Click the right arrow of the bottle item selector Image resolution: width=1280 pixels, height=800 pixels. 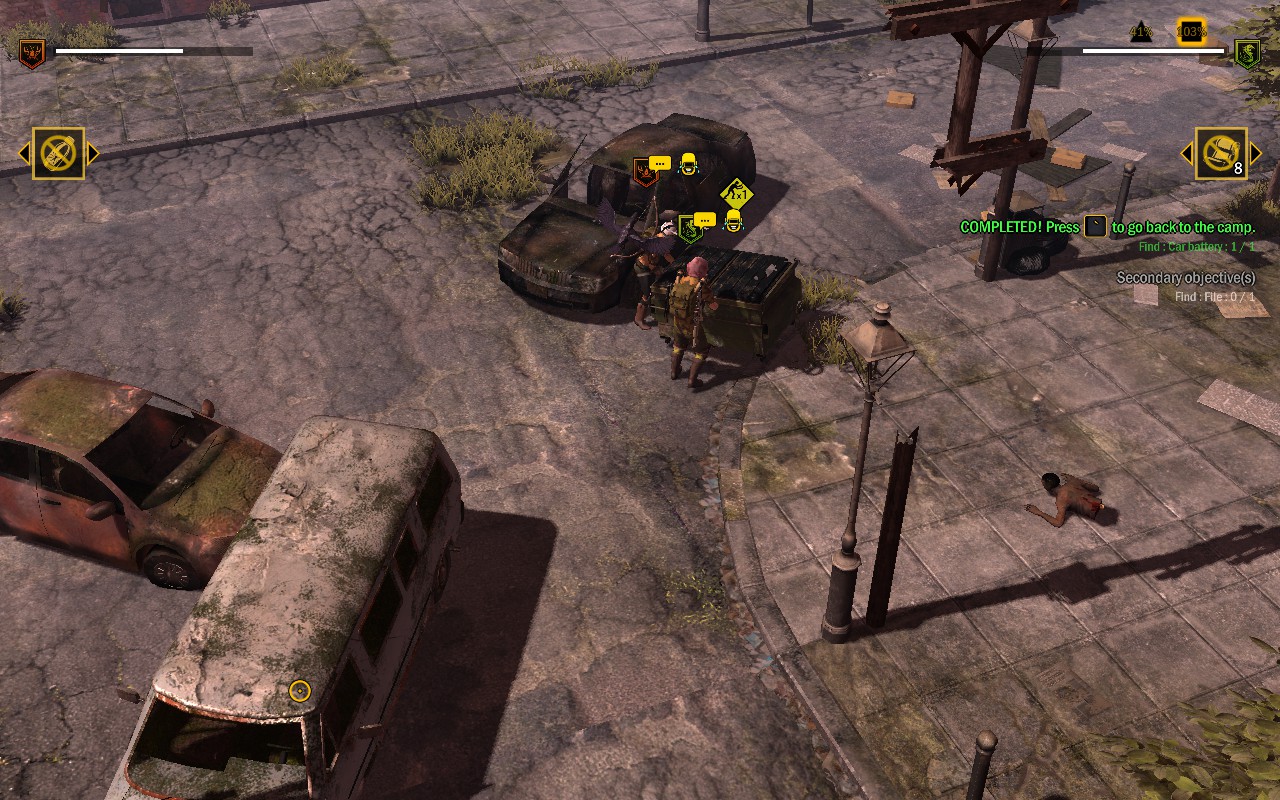pos(95,154)
